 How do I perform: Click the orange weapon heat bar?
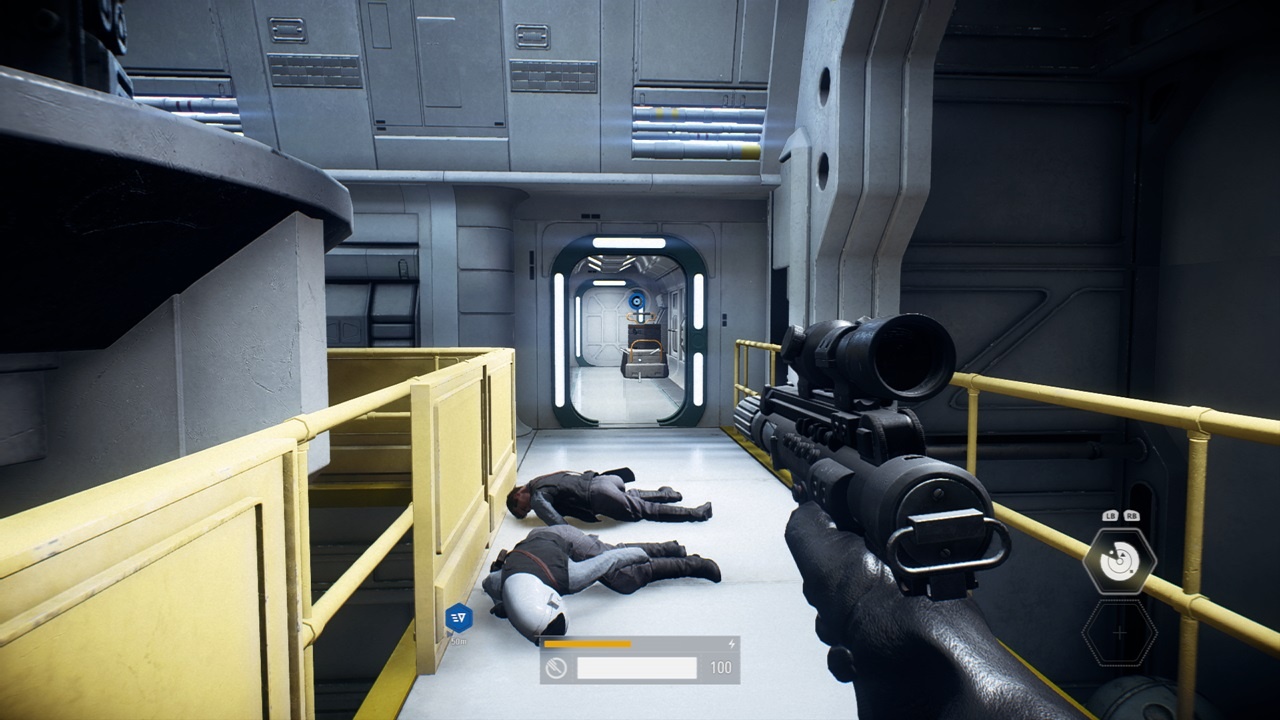tap(588, 644)
